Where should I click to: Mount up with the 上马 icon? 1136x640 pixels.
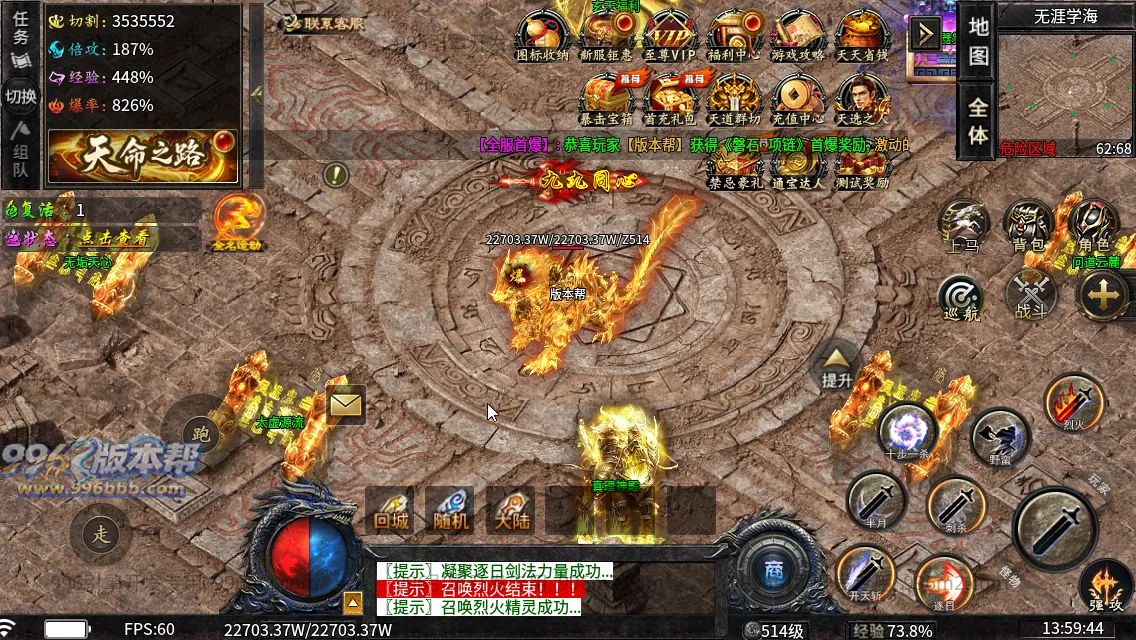click(x=963, y=225)
